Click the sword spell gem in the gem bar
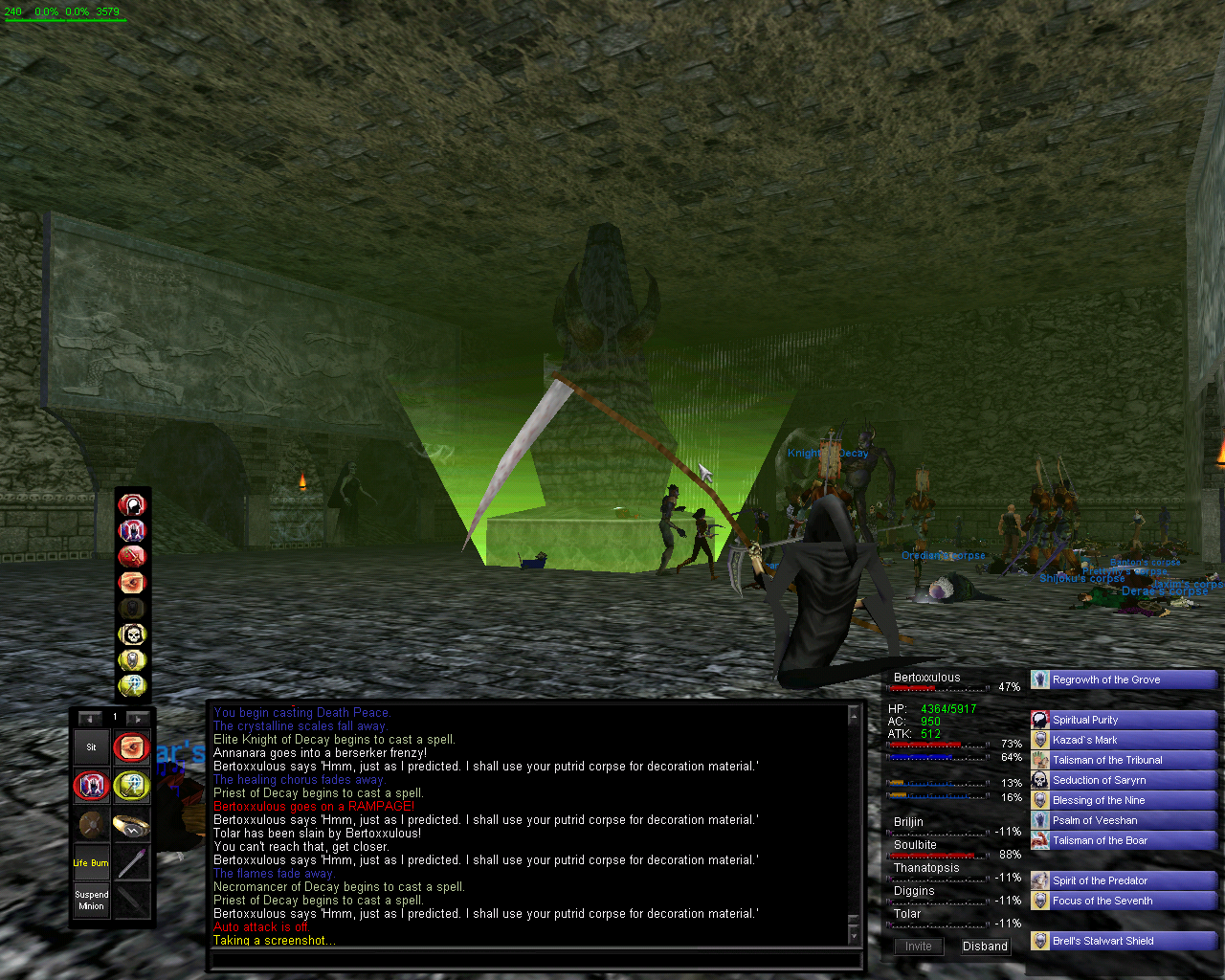Image resolution: width=1225 pixels, height=980 pixels. point(131,556)
